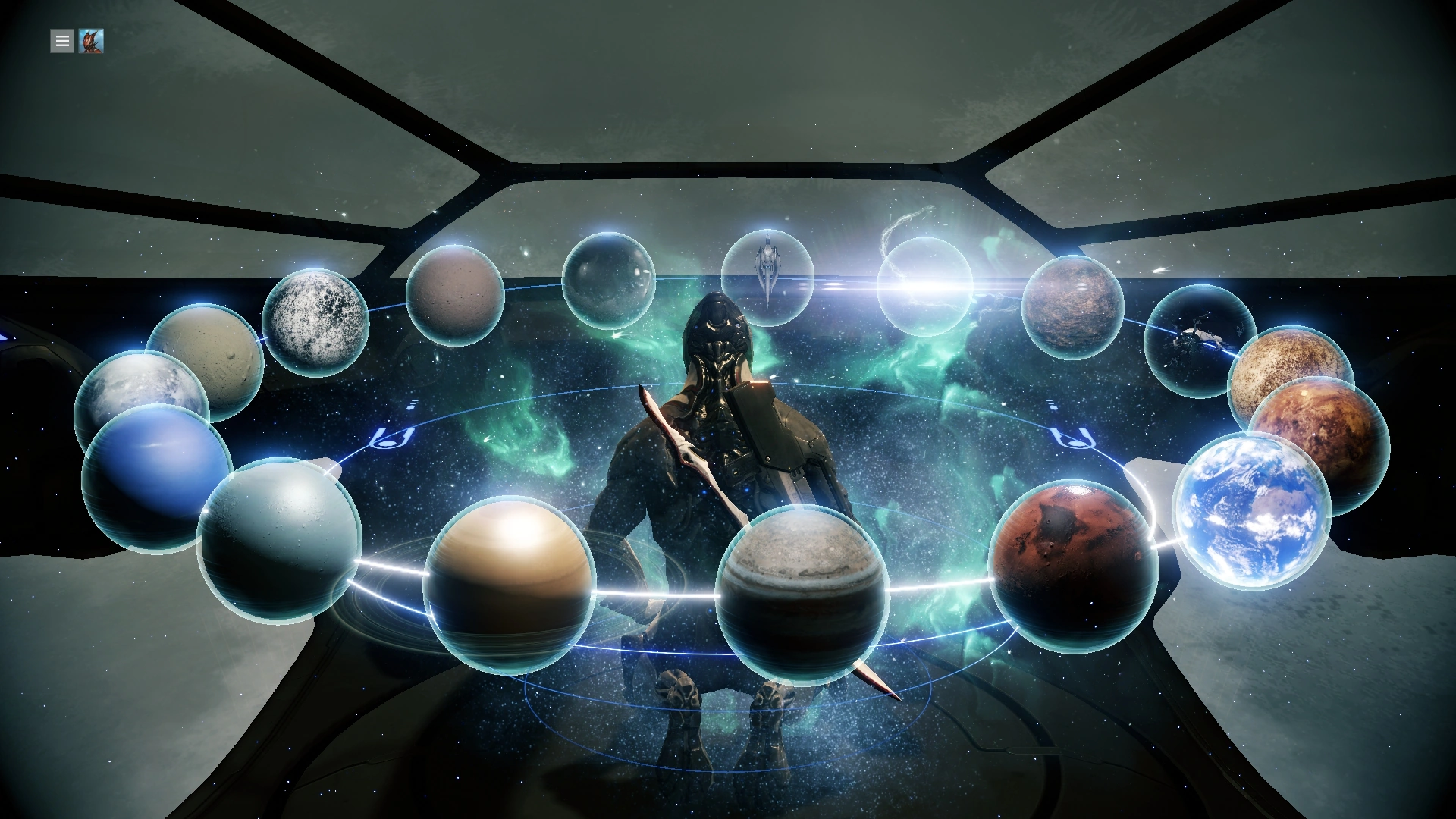Select the tan Ceres node near the top
The width and height of the screenshot is (1456, 819).
click(x=455, y=296)
